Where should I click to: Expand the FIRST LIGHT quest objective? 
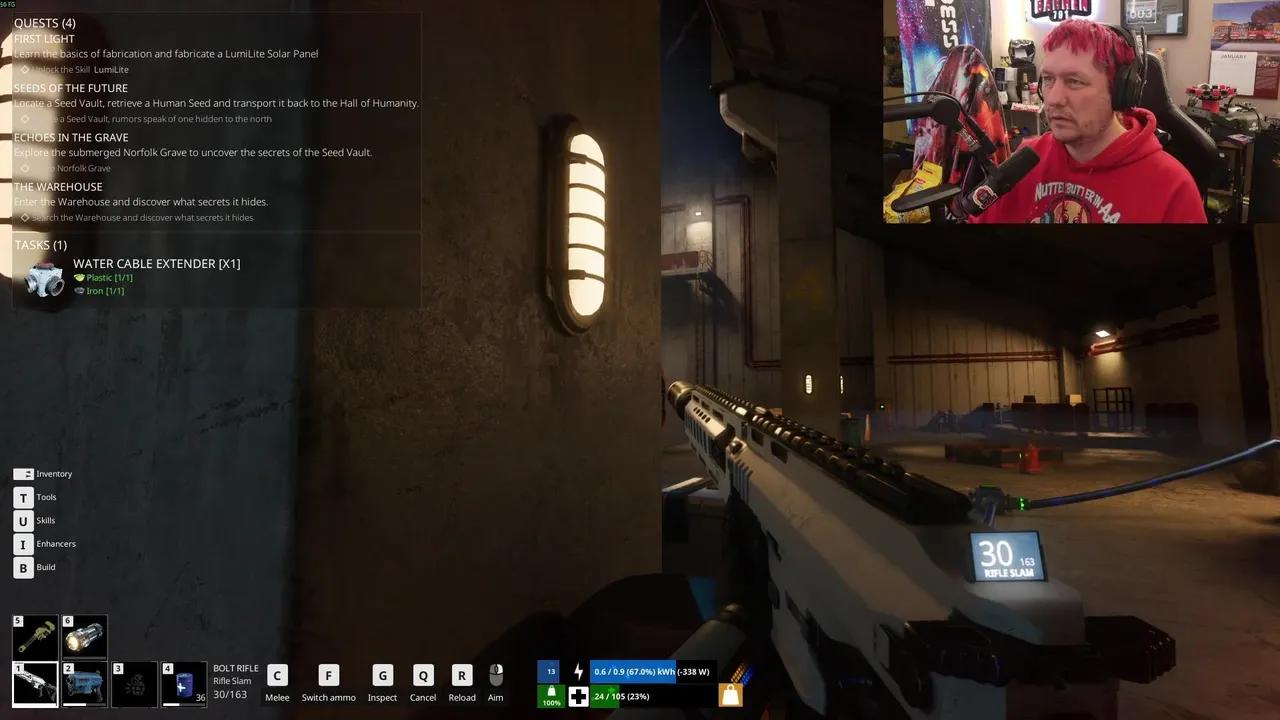(24, 69)
